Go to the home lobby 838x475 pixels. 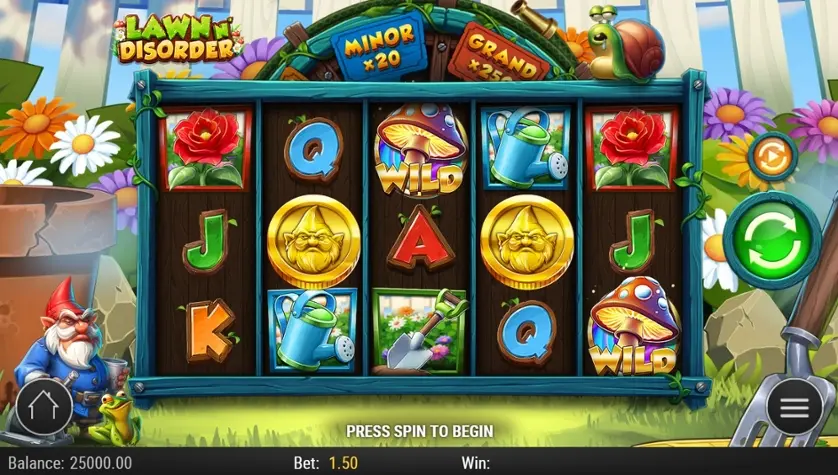tap(44, 407)
